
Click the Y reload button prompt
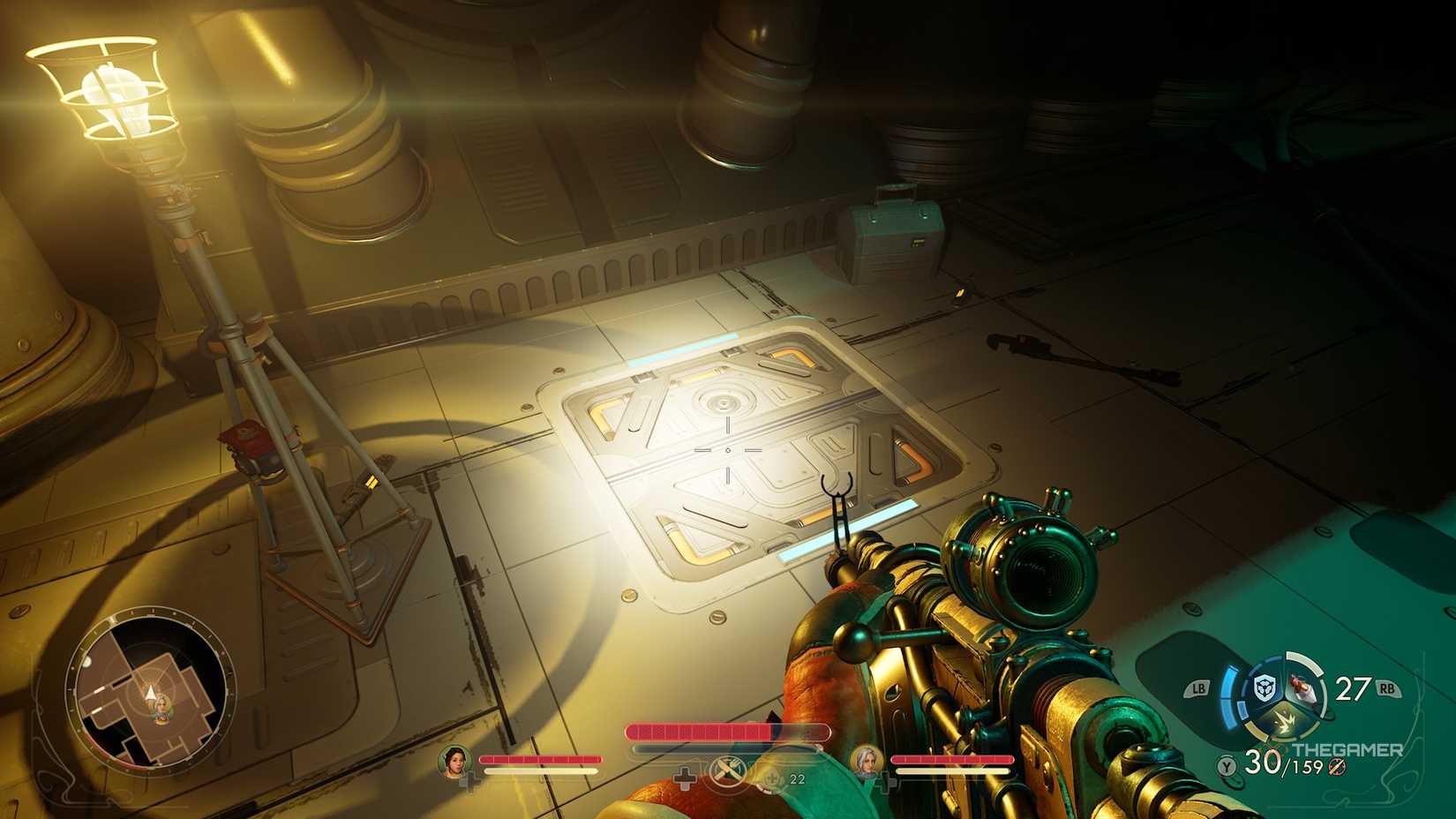(1227, 765)
